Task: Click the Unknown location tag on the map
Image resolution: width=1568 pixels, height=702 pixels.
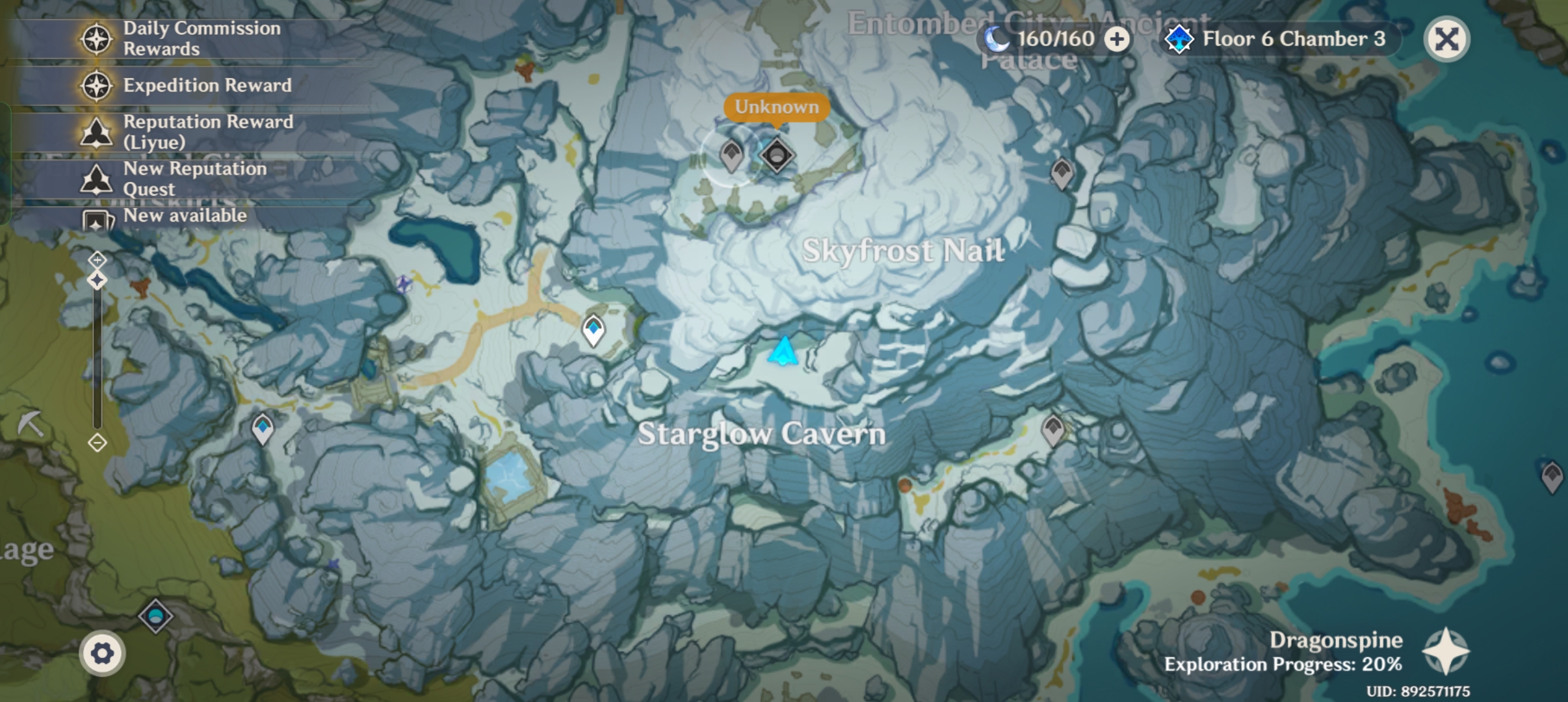Action: point(777,107)
